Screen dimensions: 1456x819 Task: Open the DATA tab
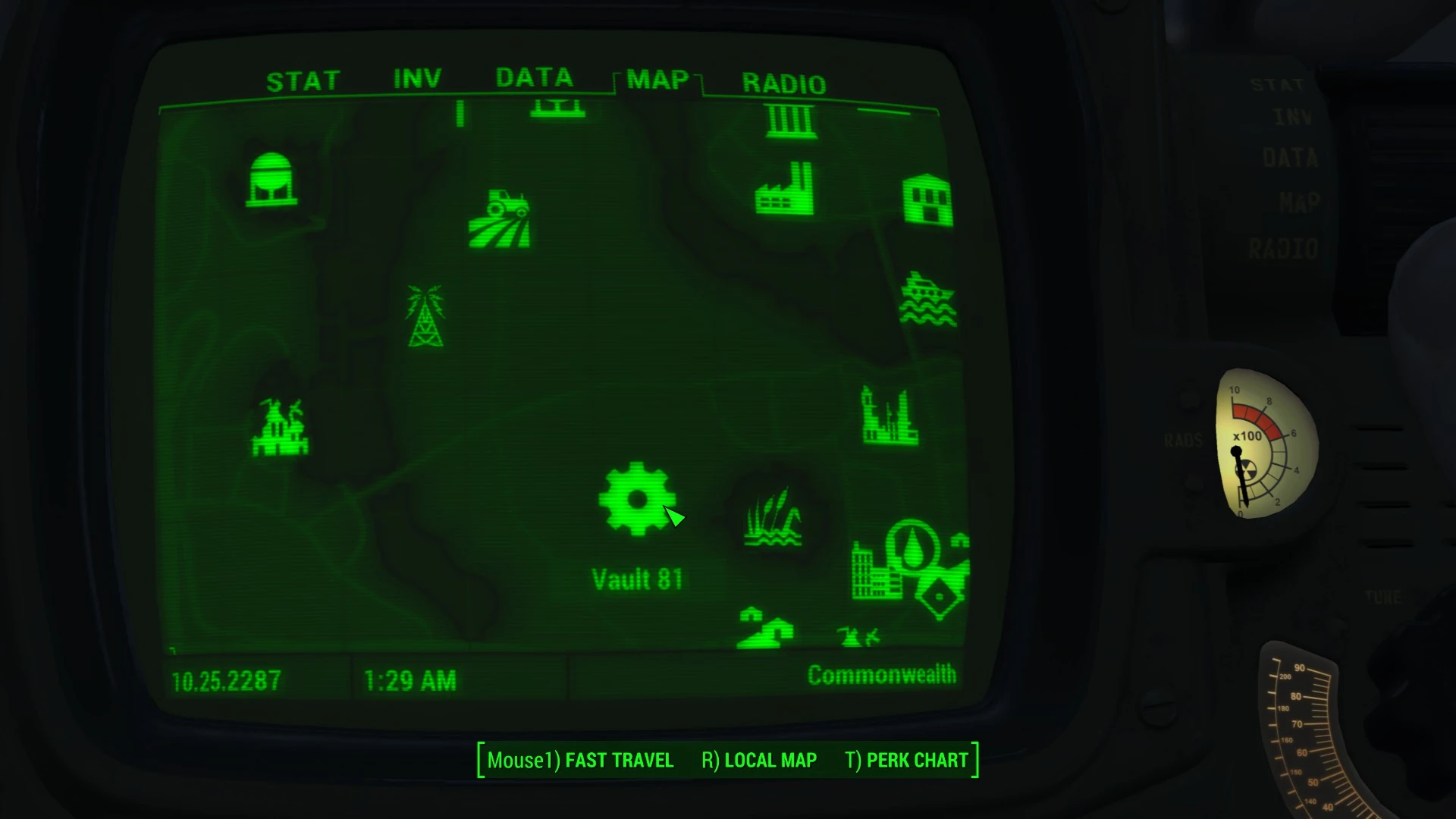(x=532, y=77)
